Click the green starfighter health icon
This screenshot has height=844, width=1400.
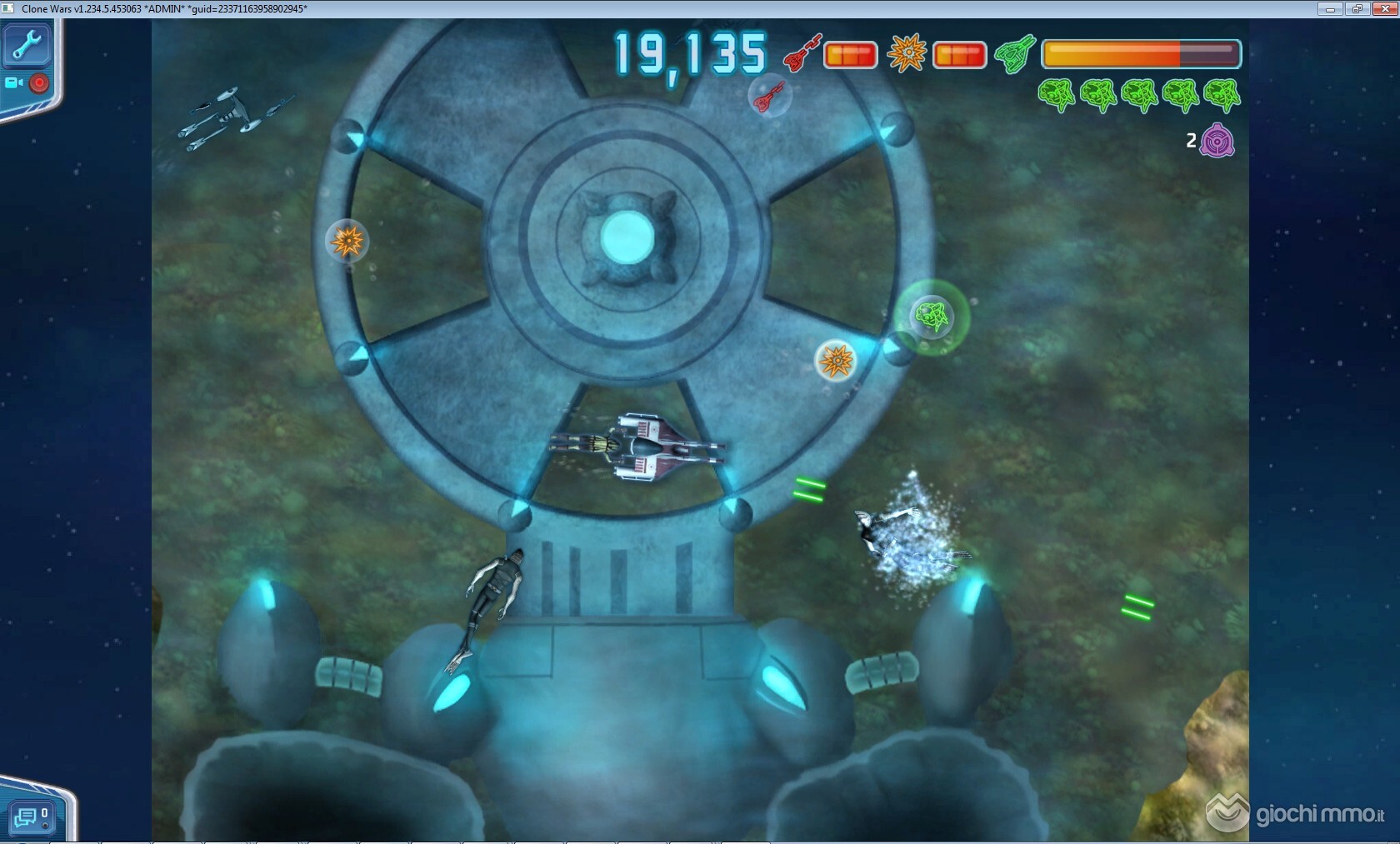coord(1015,54)
